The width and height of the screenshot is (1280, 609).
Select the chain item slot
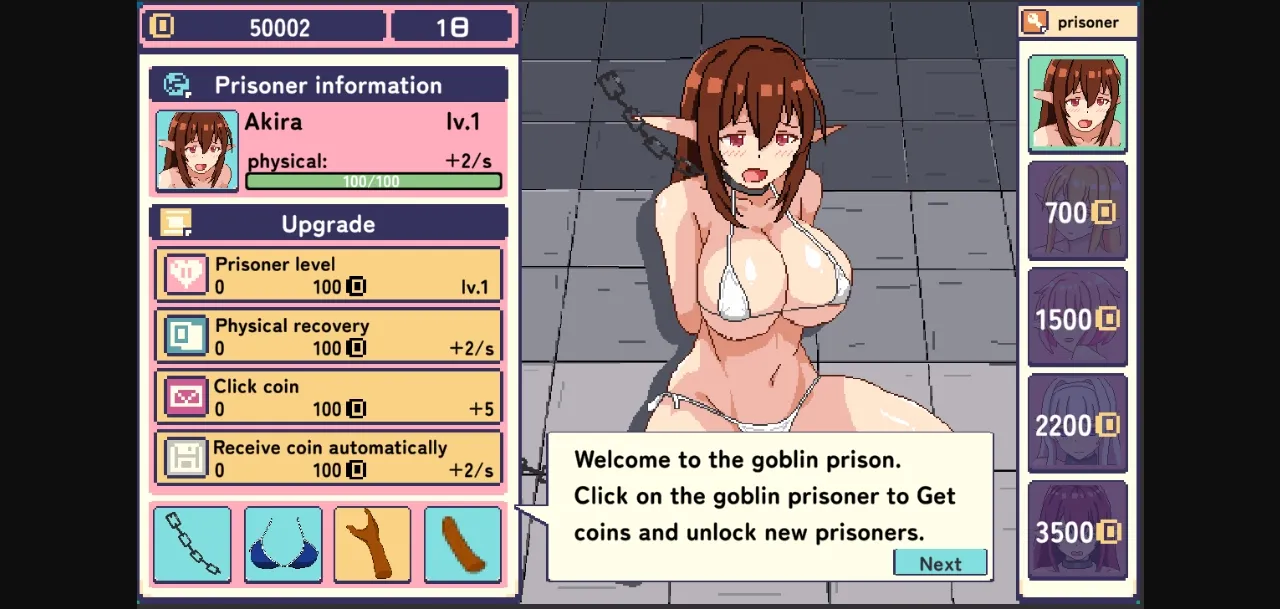(192, 545)
